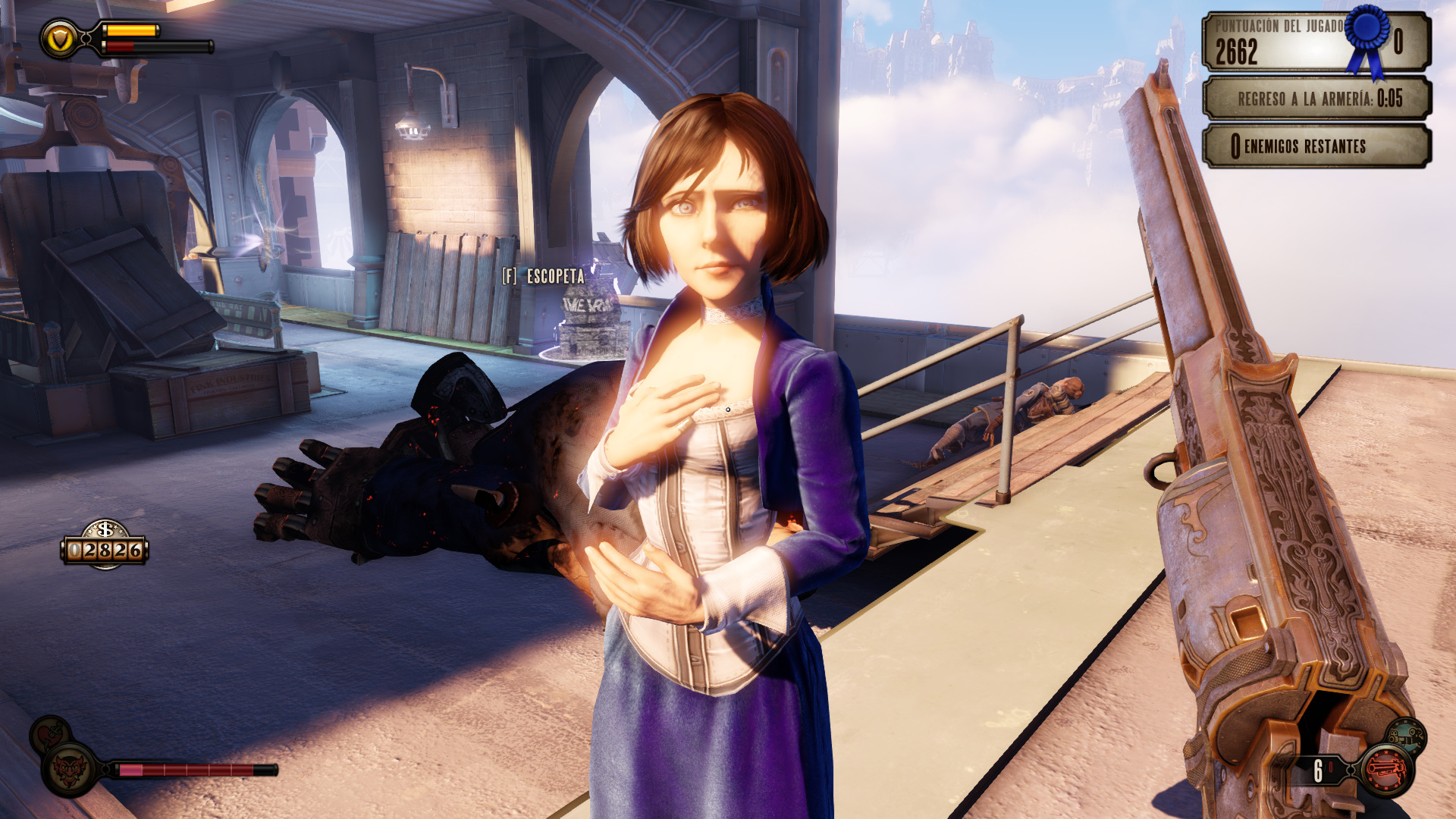This screenshot has width=1456, height=819.
Task: Open the Enemigos Restantes objective panel
Action: (x=1316, y=146)
